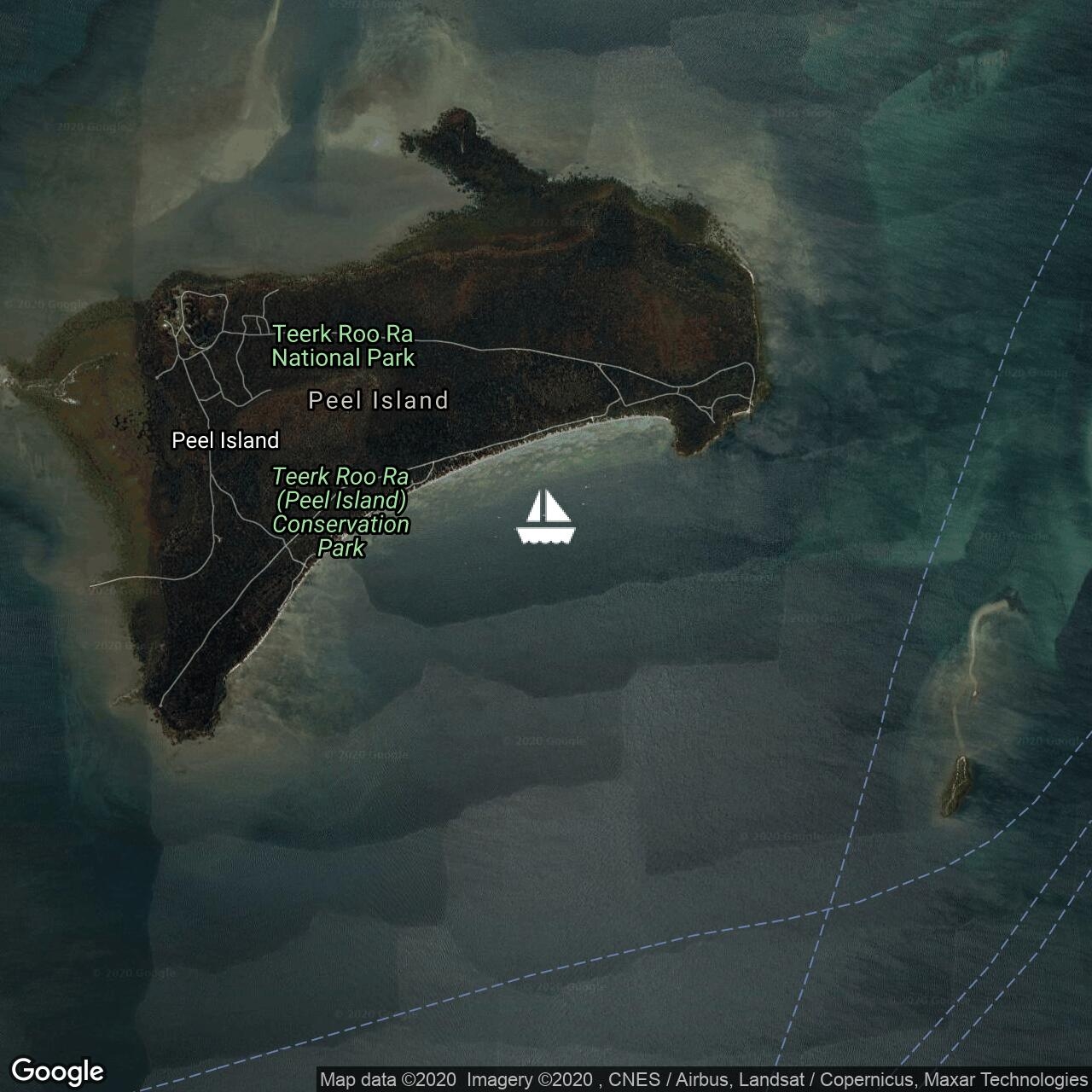The height and width of the screenshot is (1092, 1092).
Task: Click the Google logo
Action: coord(57,1071)
